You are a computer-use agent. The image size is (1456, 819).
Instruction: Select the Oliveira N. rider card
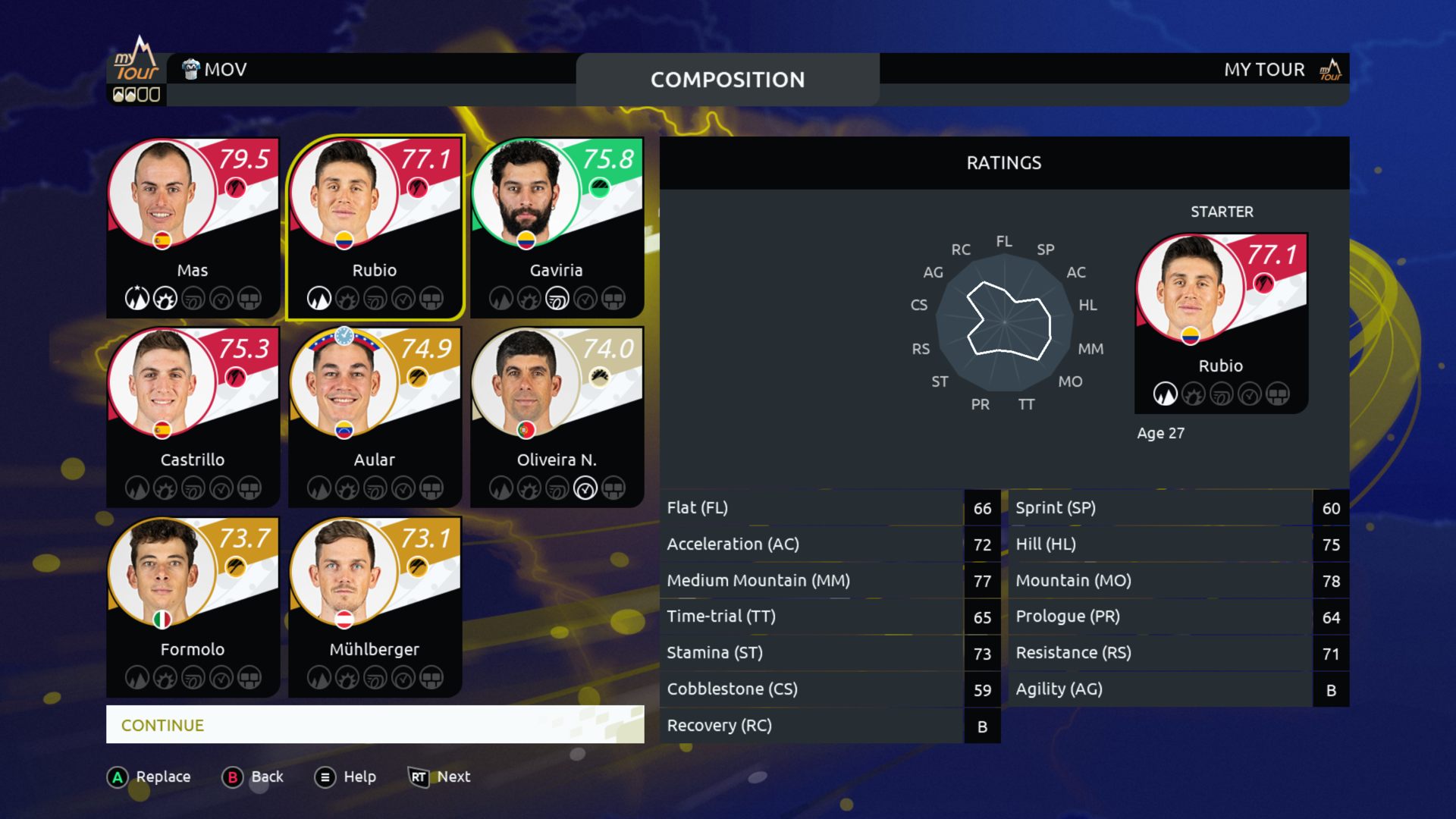[x=557, y=417]
